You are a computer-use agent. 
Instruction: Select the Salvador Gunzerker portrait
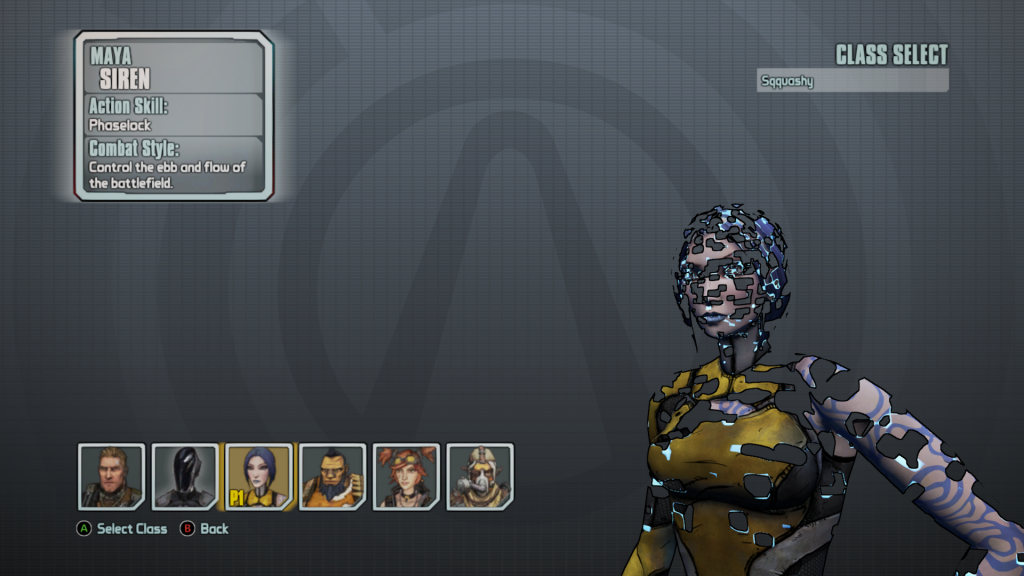(333, 476)
